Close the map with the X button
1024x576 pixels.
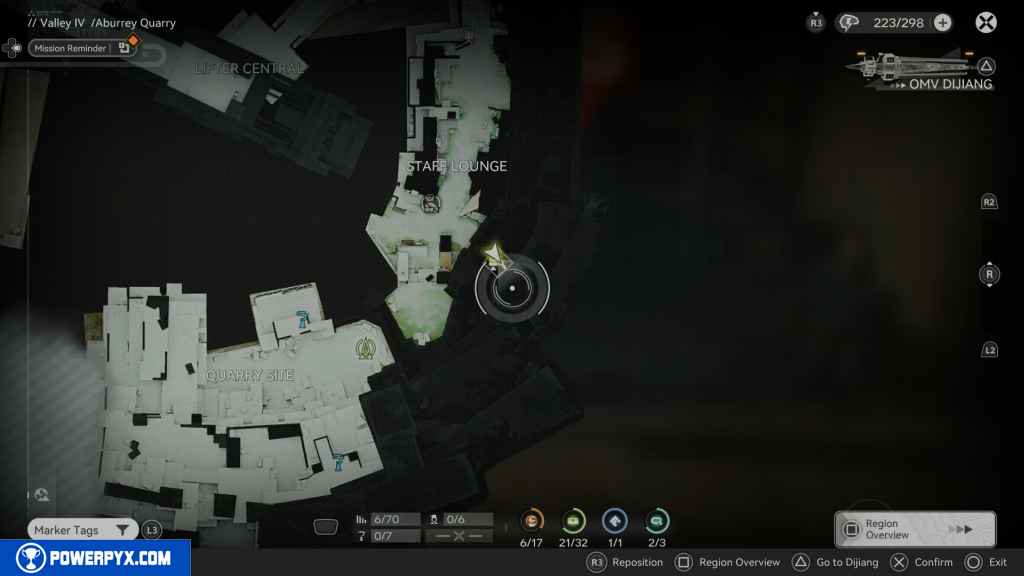[986, 23]
